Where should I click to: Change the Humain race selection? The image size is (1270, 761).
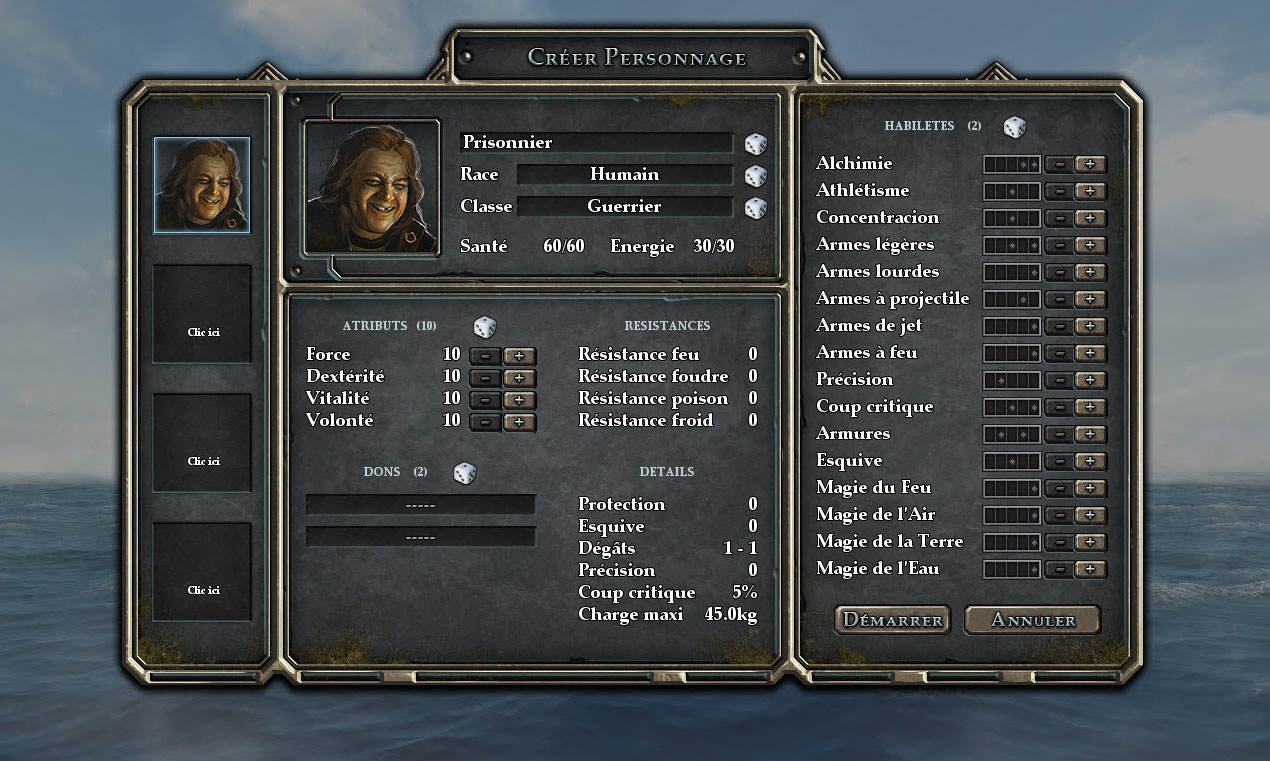624,175
